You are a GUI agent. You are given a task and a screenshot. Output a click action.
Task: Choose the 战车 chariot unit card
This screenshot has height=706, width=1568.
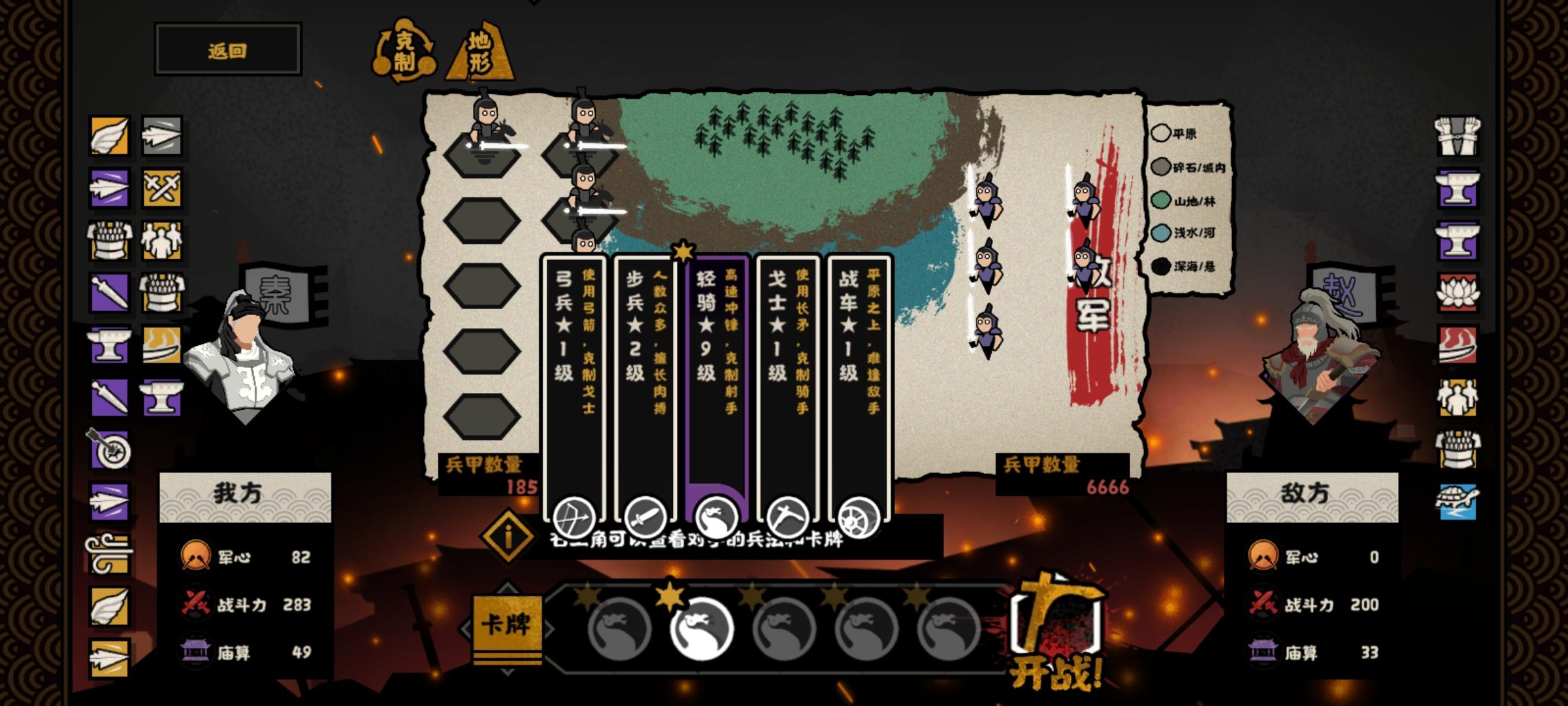[859, 386]
